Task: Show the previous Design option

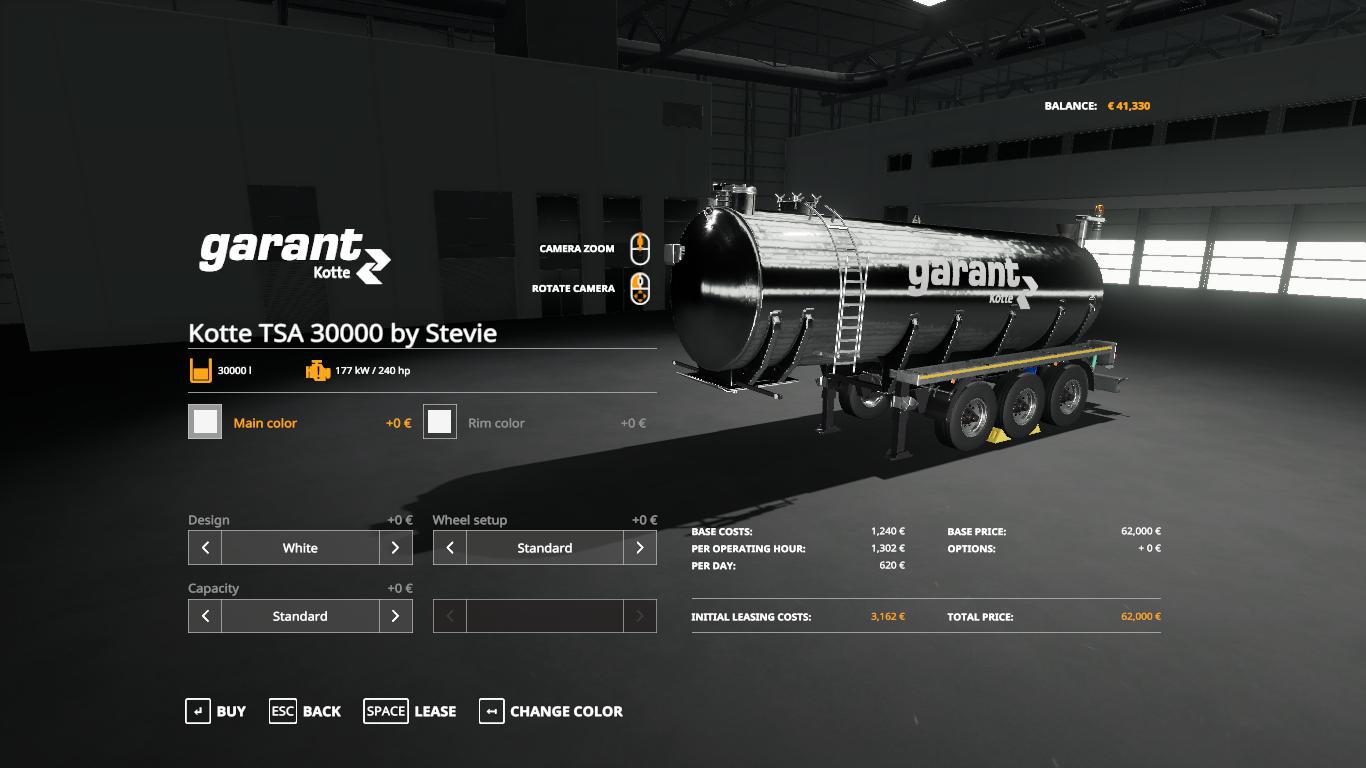Action: pos(205,548)
